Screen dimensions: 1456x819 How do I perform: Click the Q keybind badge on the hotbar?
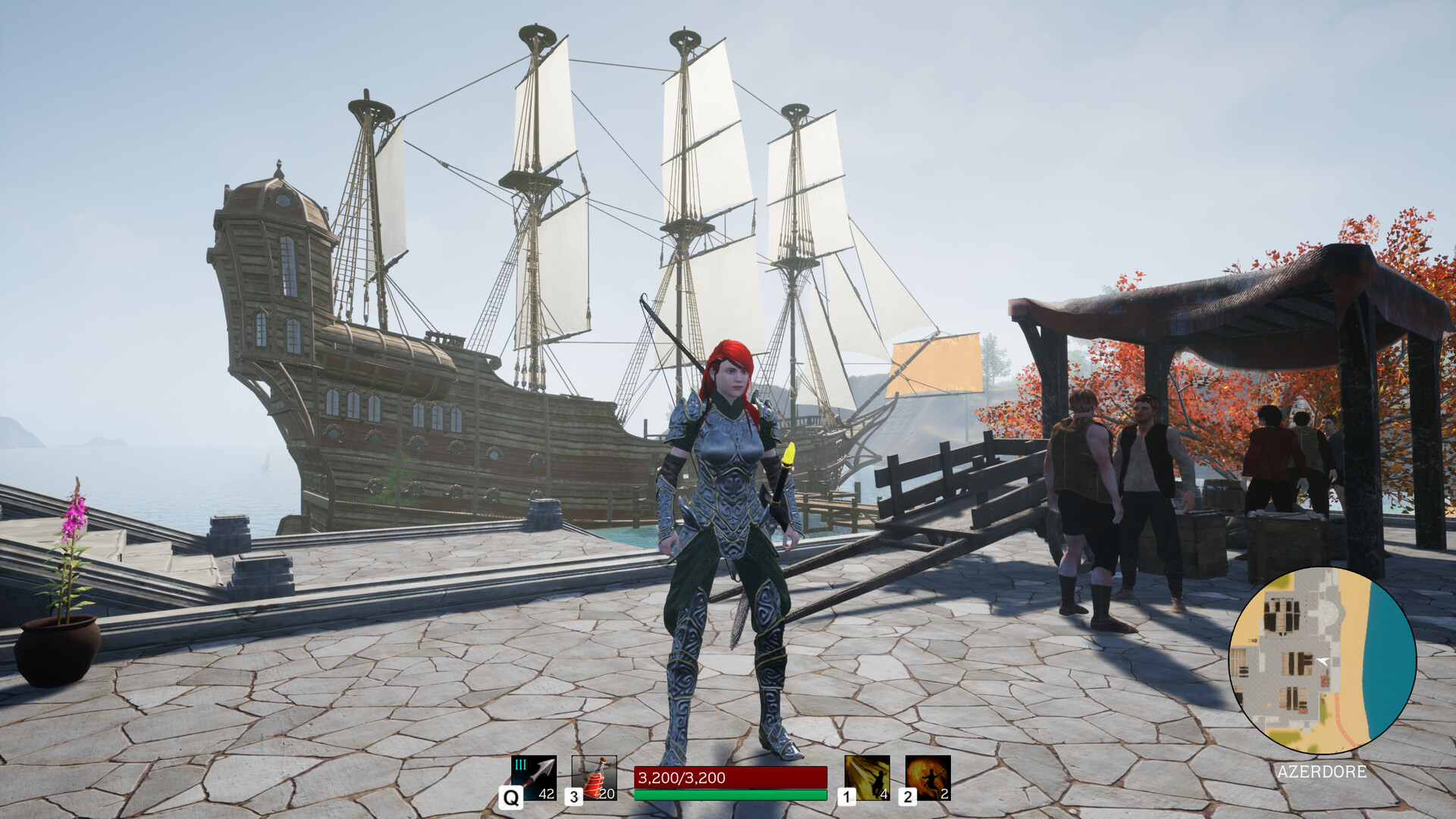coord(510,798)
